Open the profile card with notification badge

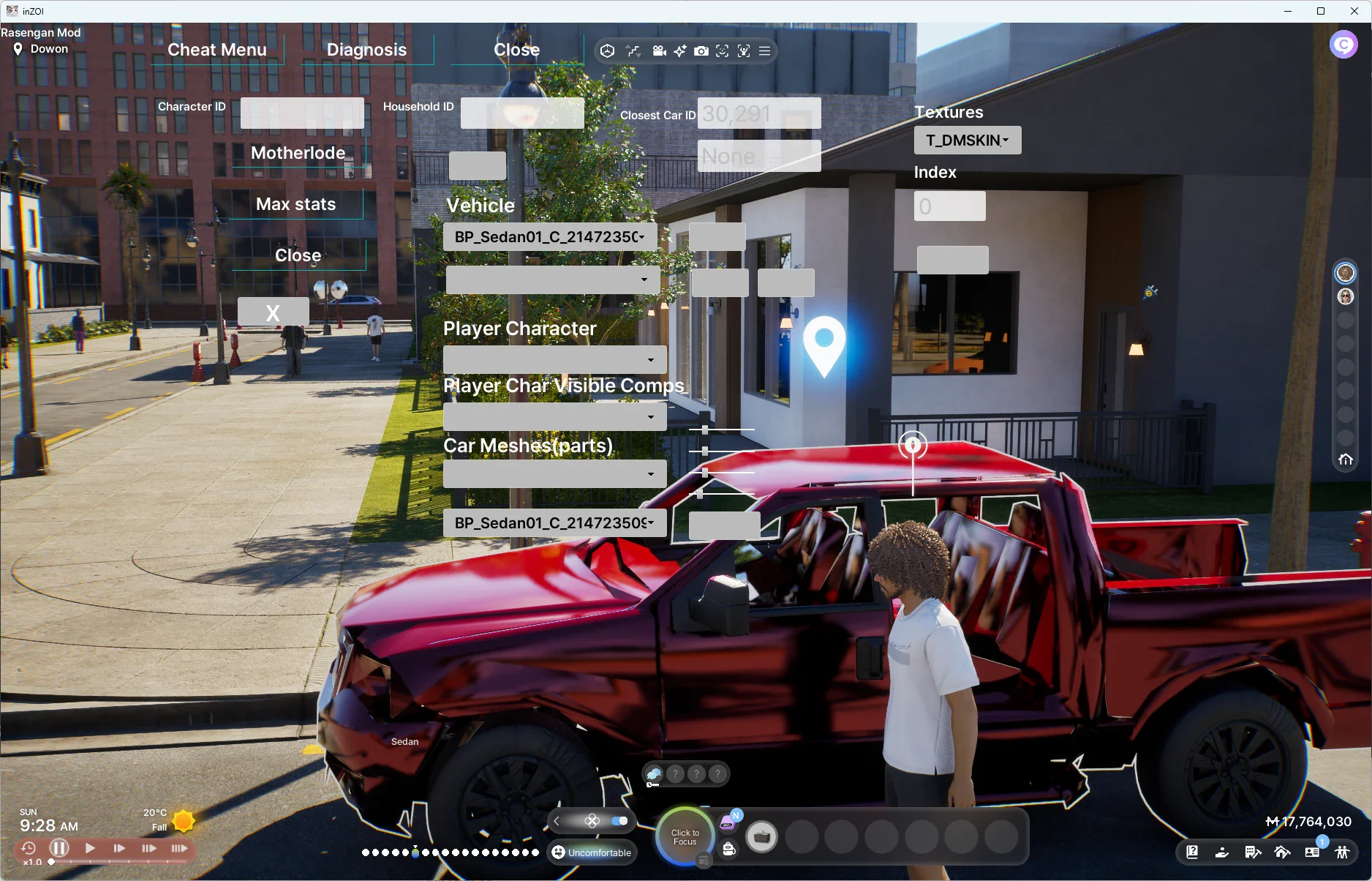(1312, 852)
